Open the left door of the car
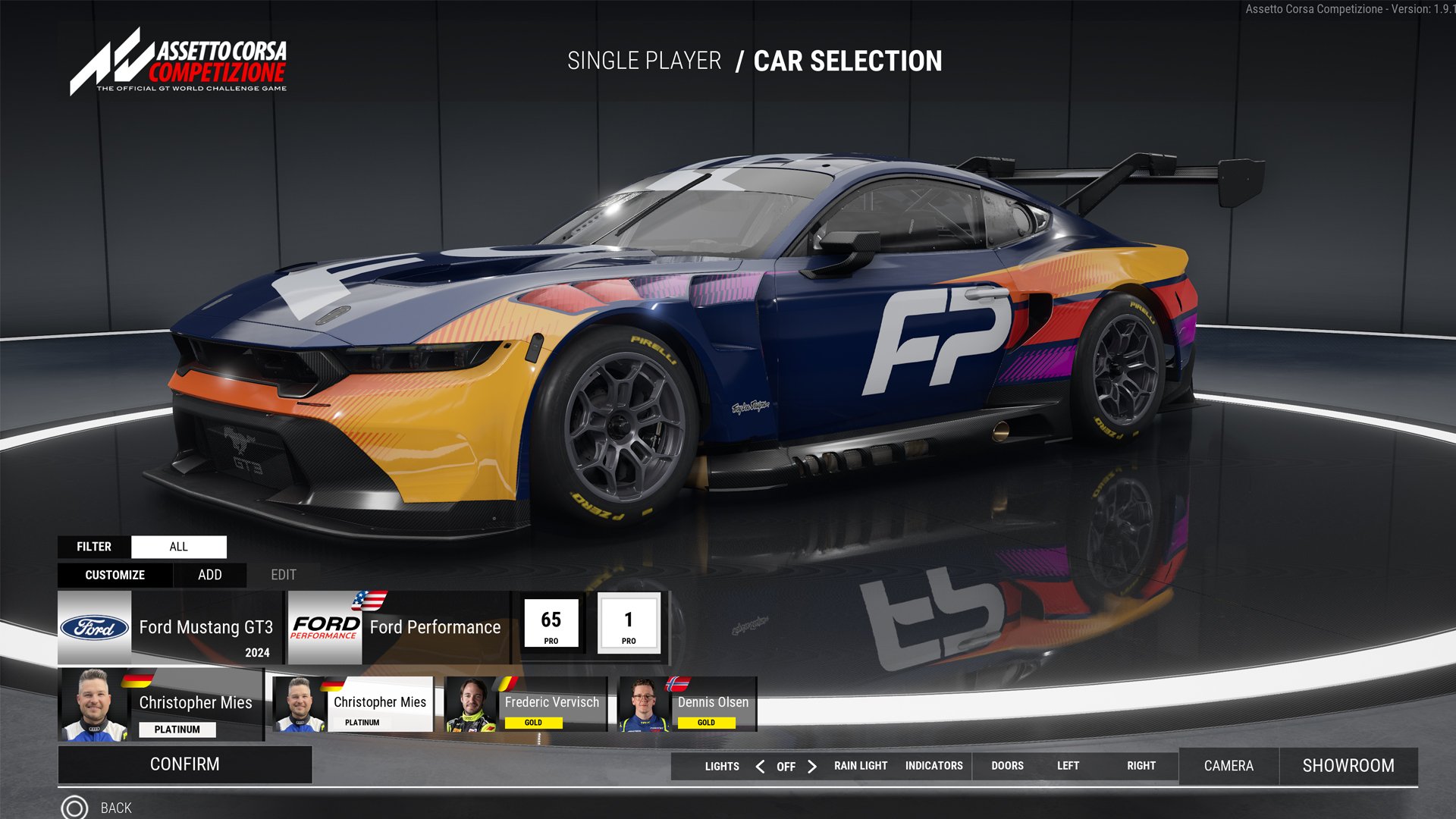Screen dimensions: 1456x819 [1068, 766]
